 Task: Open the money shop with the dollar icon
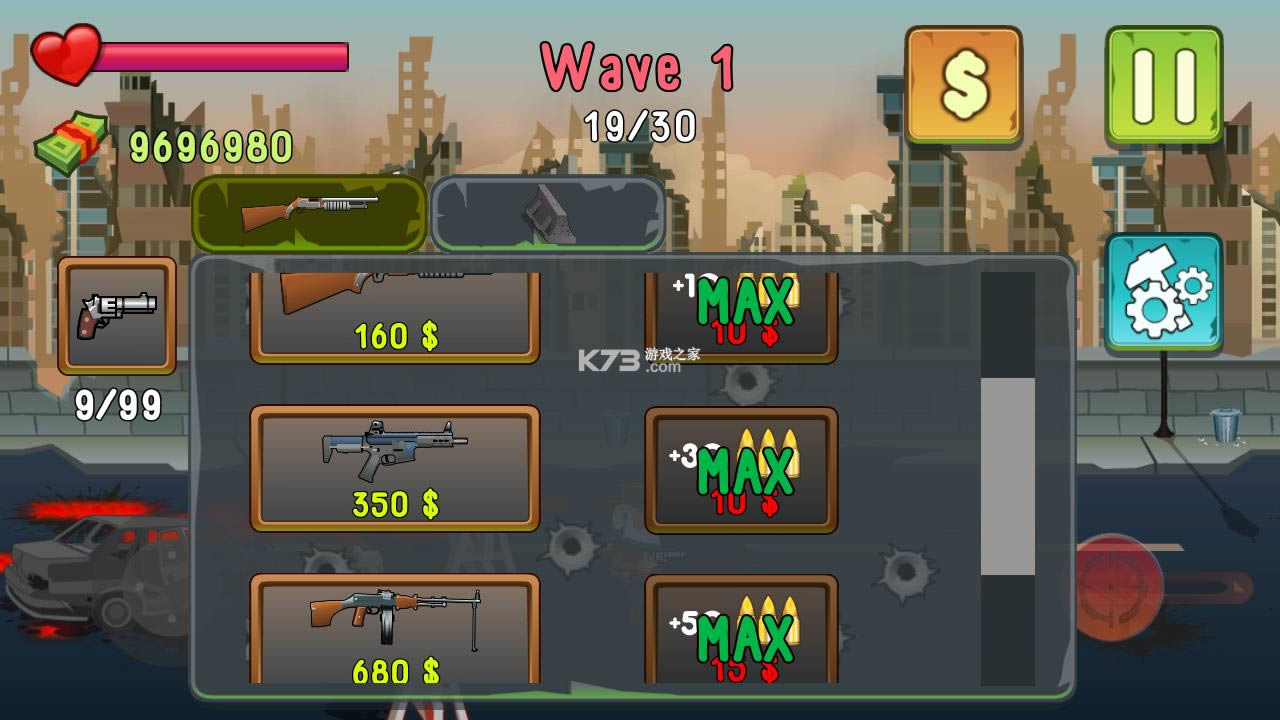(964, 82)
